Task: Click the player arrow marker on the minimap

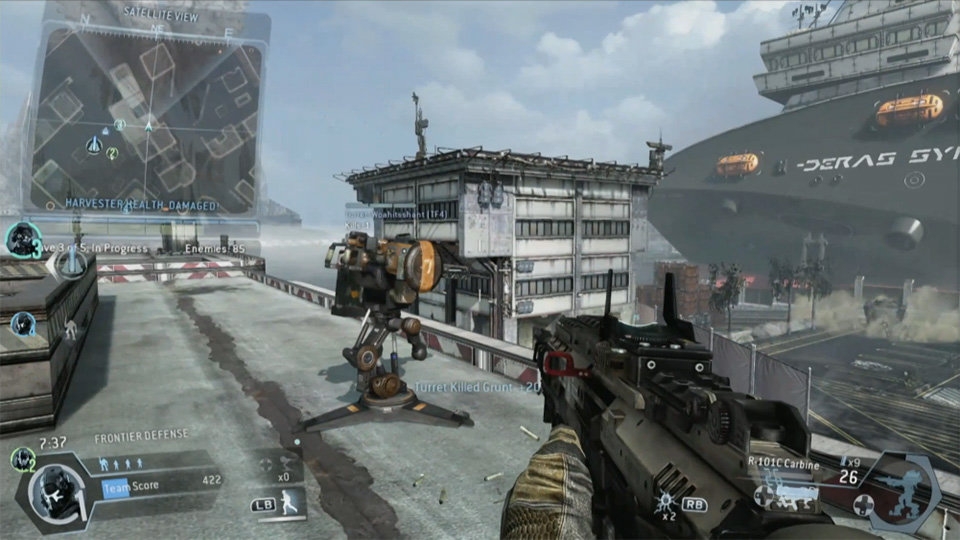Action: coord(148,126)
